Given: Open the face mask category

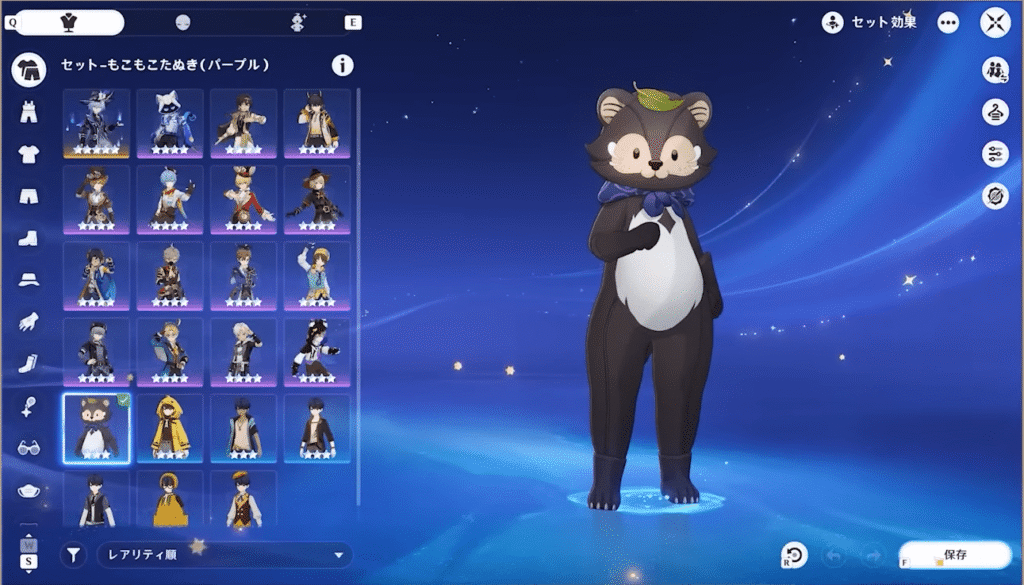Looking at the screenshot, I should coord(29,490).
